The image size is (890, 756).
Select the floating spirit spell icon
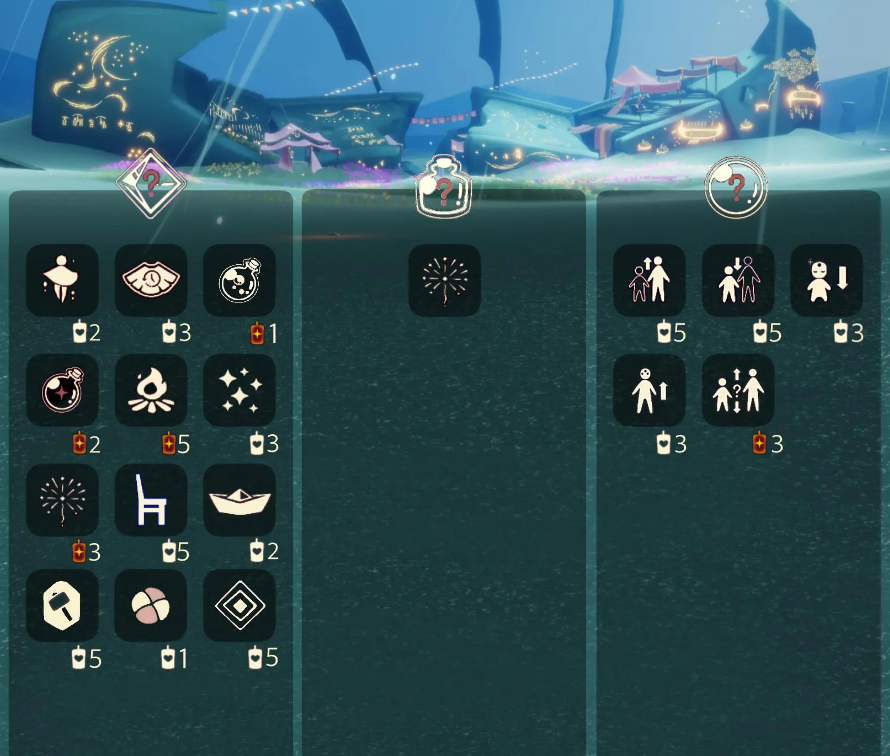click(62, 281)
